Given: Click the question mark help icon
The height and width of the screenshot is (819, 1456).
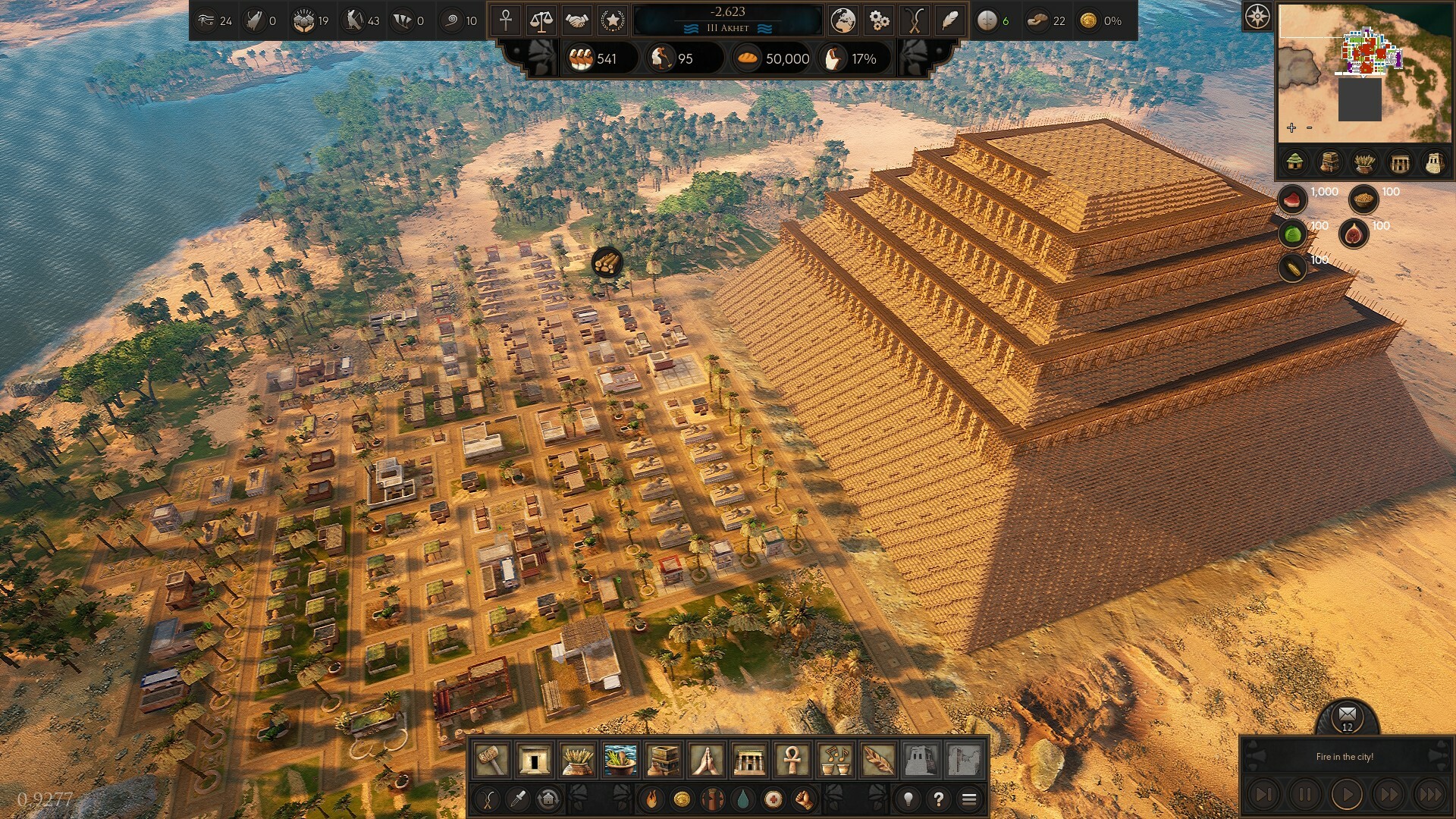Looking at the screenshot, I should click(x=940, y=799).
